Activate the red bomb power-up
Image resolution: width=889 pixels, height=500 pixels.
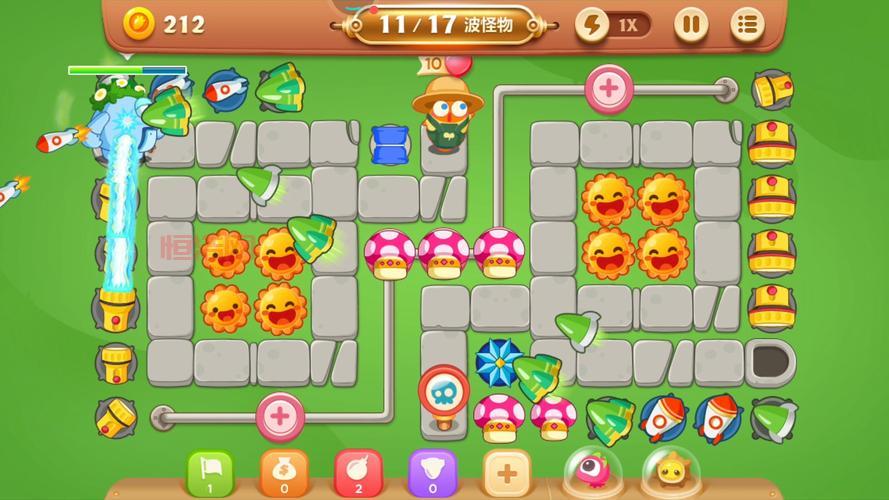(357, 471)
